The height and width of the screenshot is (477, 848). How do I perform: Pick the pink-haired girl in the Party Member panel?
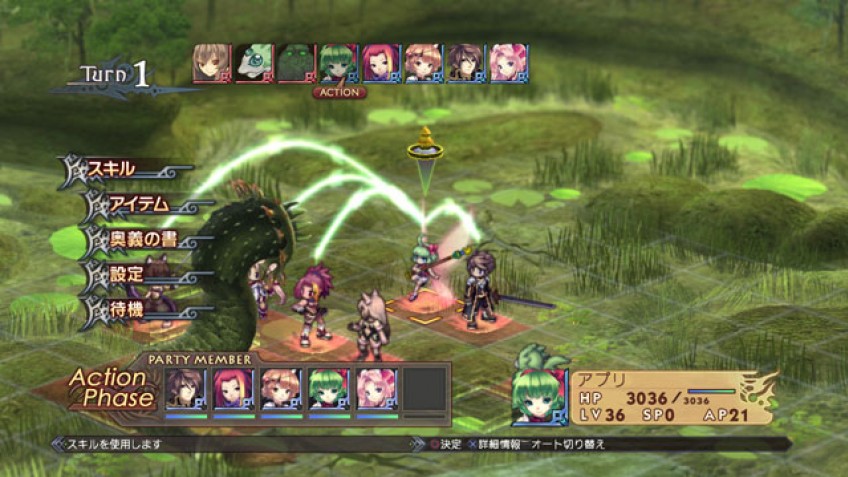pos(376,388)
